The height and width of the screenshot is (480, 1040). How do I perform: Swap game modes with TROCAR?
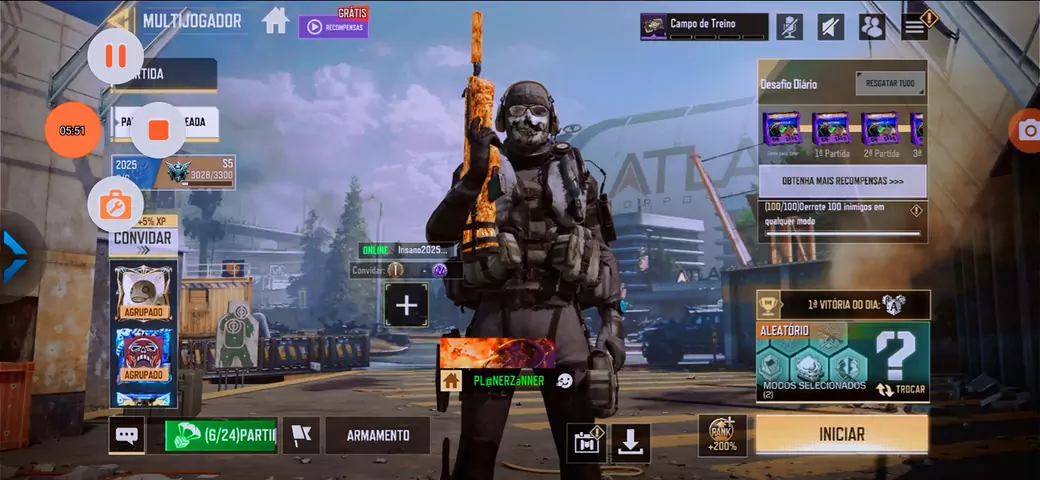(x=901, y=389)
